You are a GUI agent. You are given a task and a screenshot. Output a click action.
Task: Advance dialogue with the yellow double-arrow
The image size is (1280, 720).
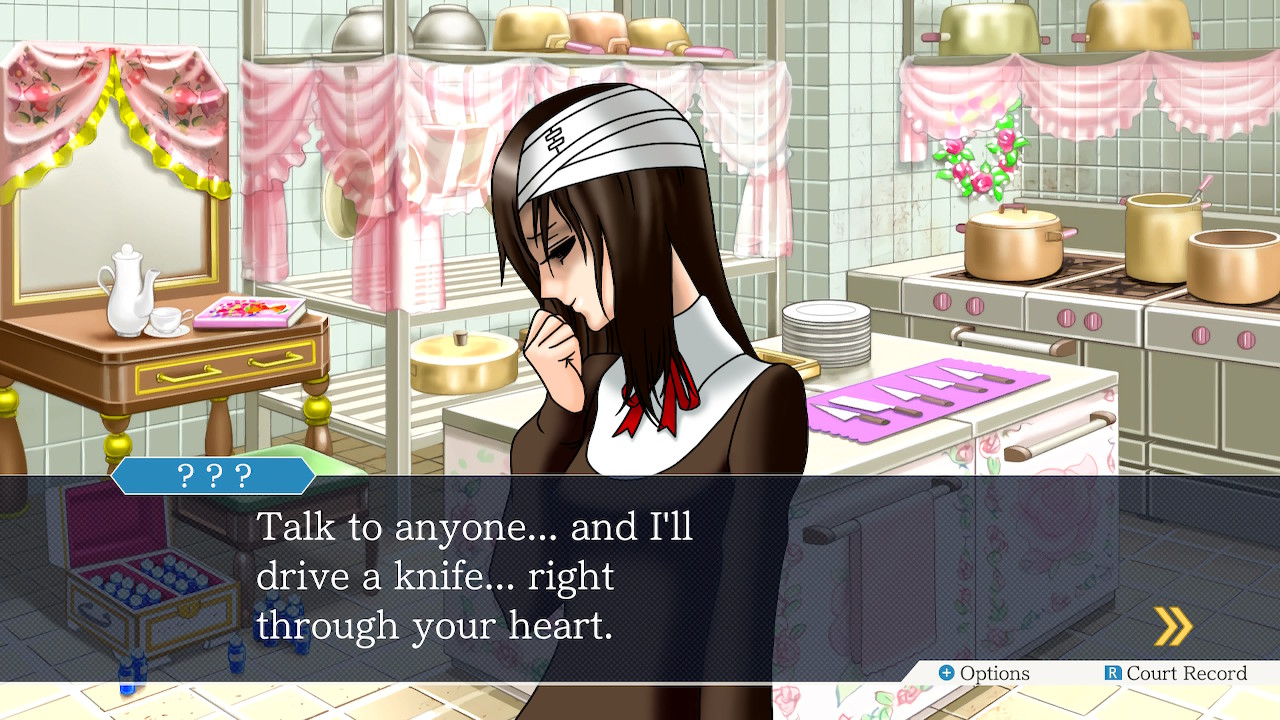(1172, 626)
